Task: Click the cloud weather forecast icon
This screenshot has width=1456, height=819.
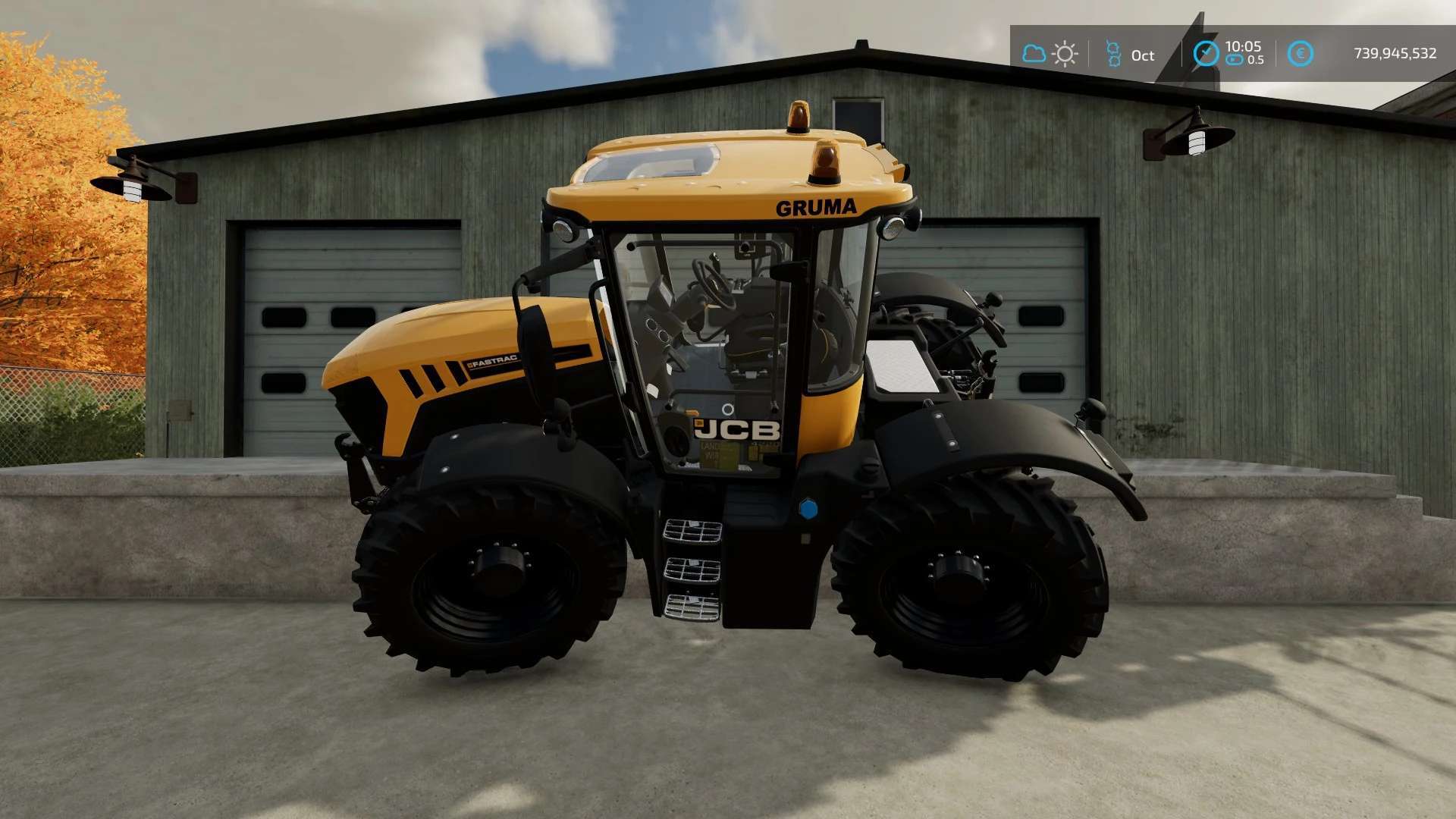Action: [x=1034, y=54]
